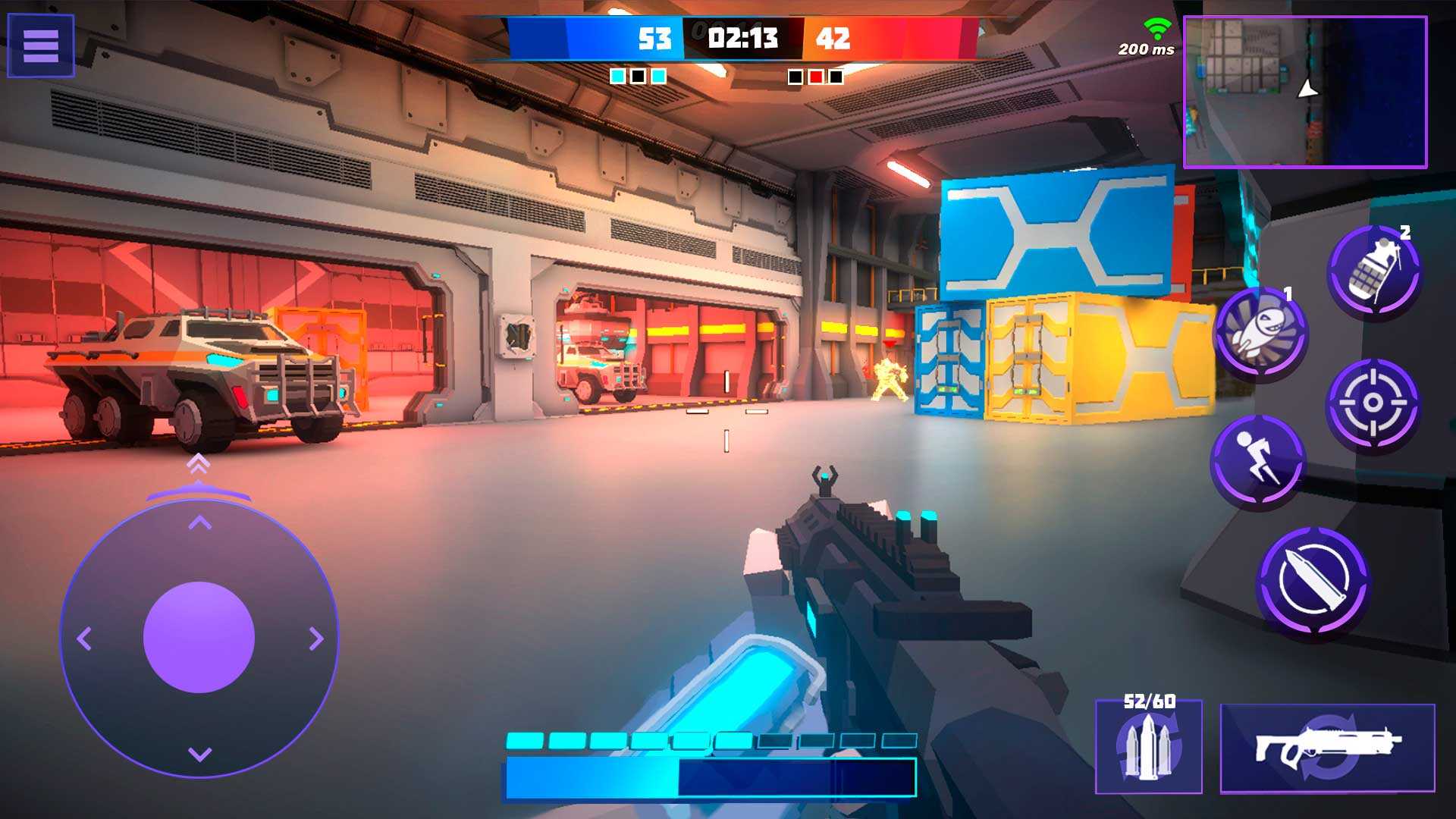Tap the minimap
This screenshot has width=1456, height=819.
(1304, 91)
